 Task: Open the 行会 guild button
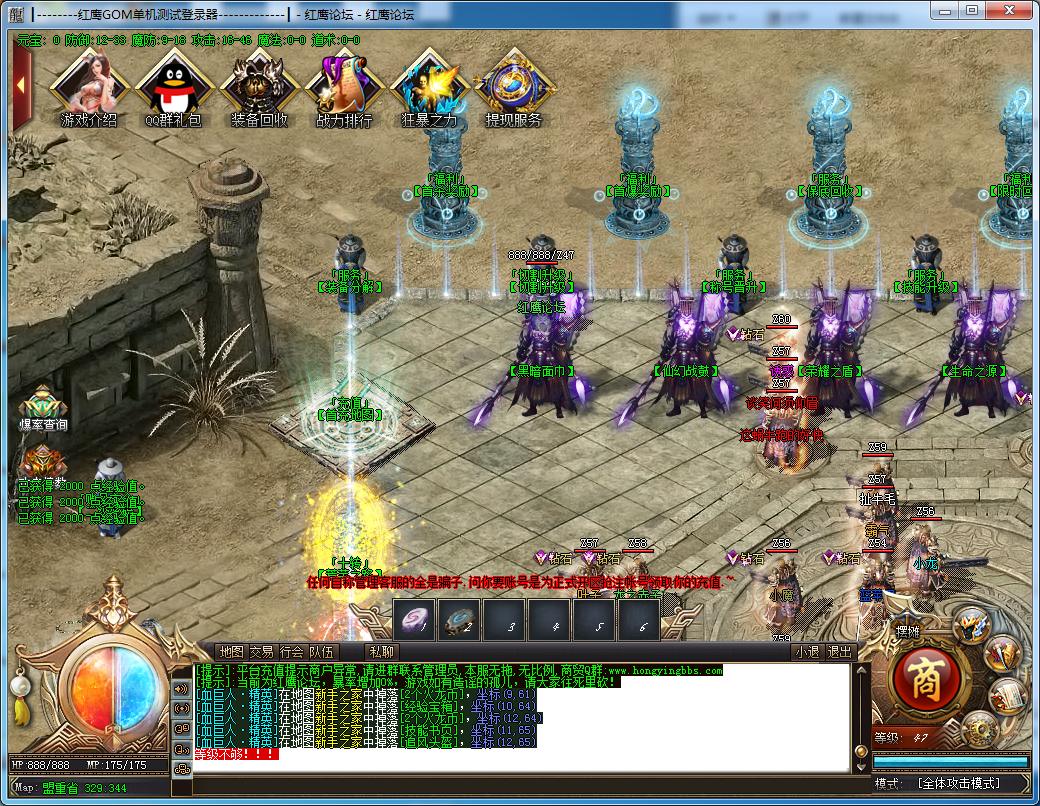tap(291, 652)
